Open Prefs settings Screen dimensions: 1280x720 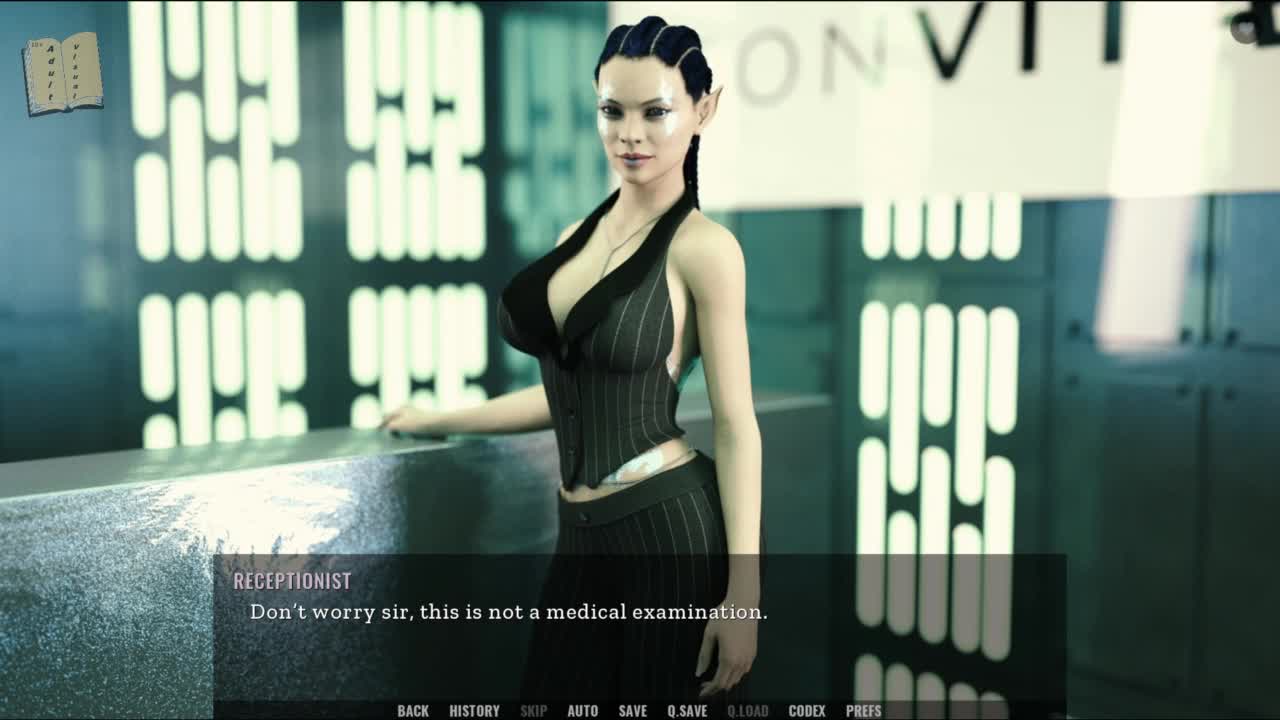pos(863,711)
